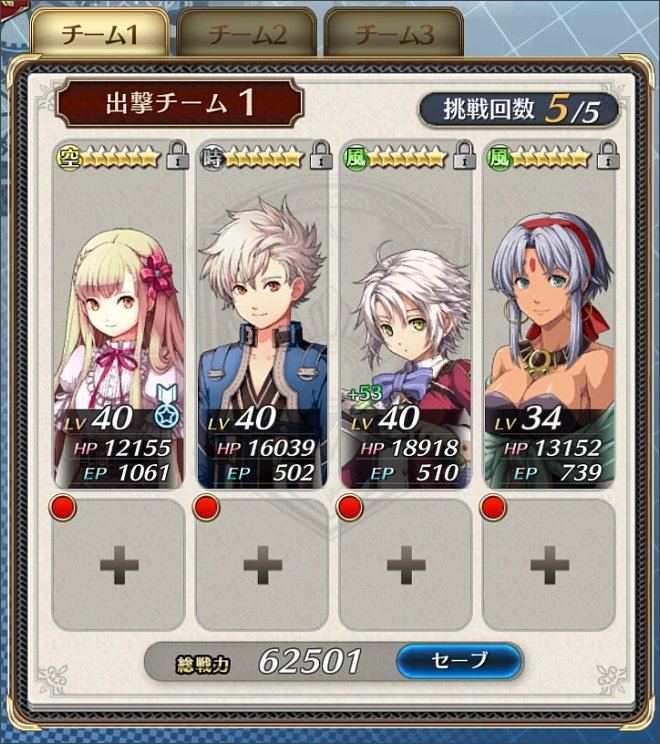Select the チーム3 tab
The image size is (660, 744).
pos(394,35)
